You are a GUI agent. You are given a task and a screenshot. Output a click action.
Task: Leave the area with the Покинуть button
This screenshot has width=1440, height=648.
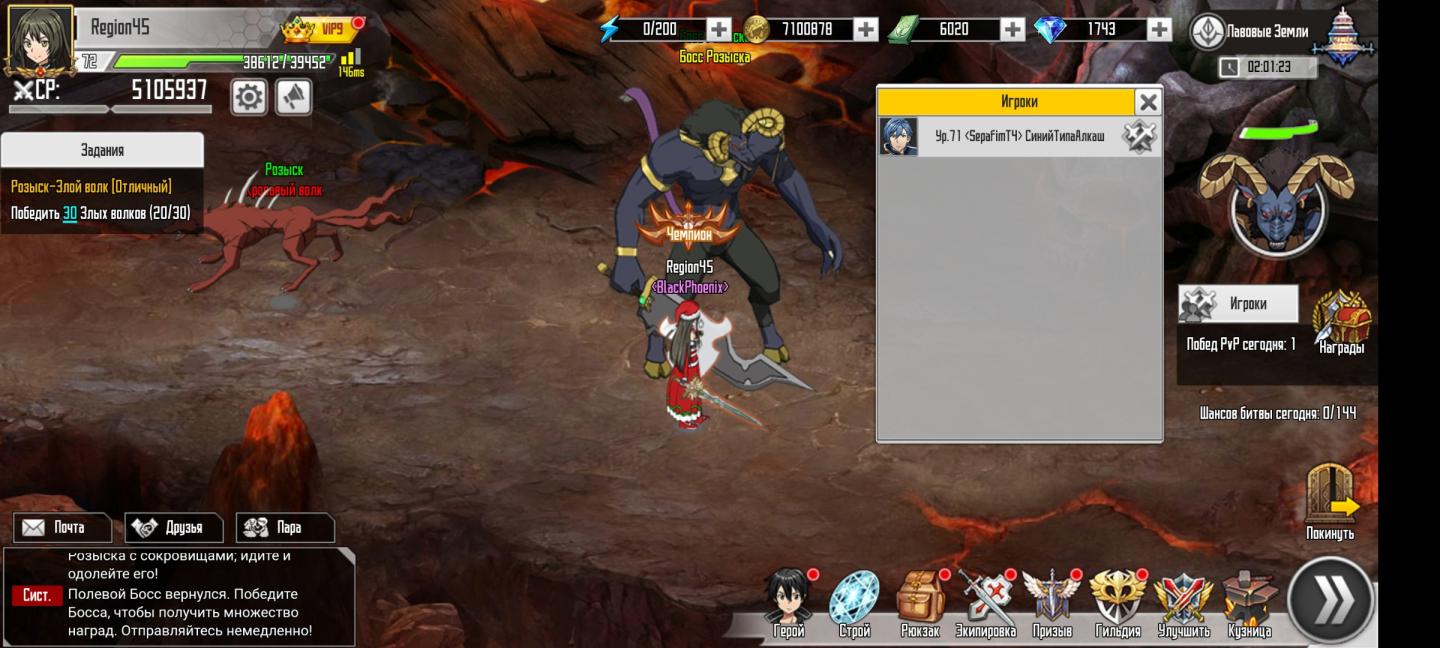click(1331, 502)
